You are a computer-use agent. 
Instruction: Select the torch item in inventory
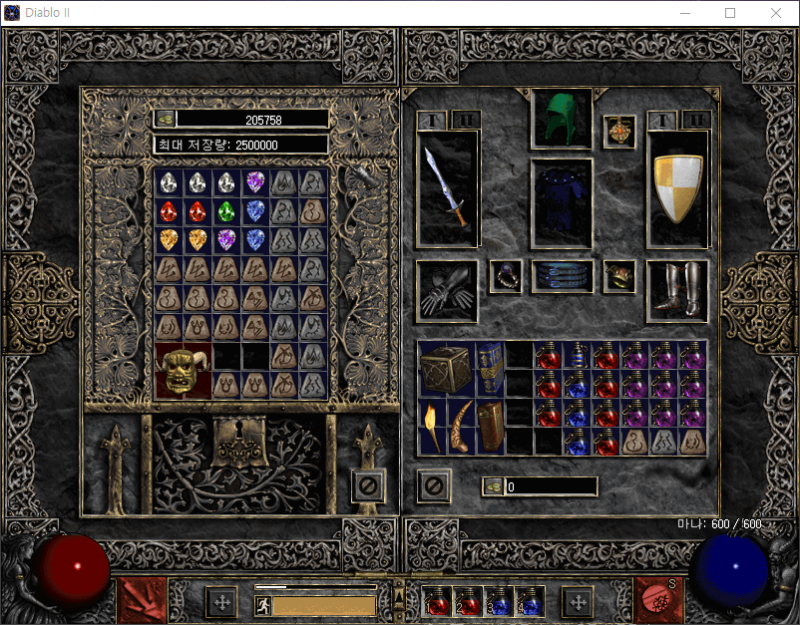click(x=433, y=427)
